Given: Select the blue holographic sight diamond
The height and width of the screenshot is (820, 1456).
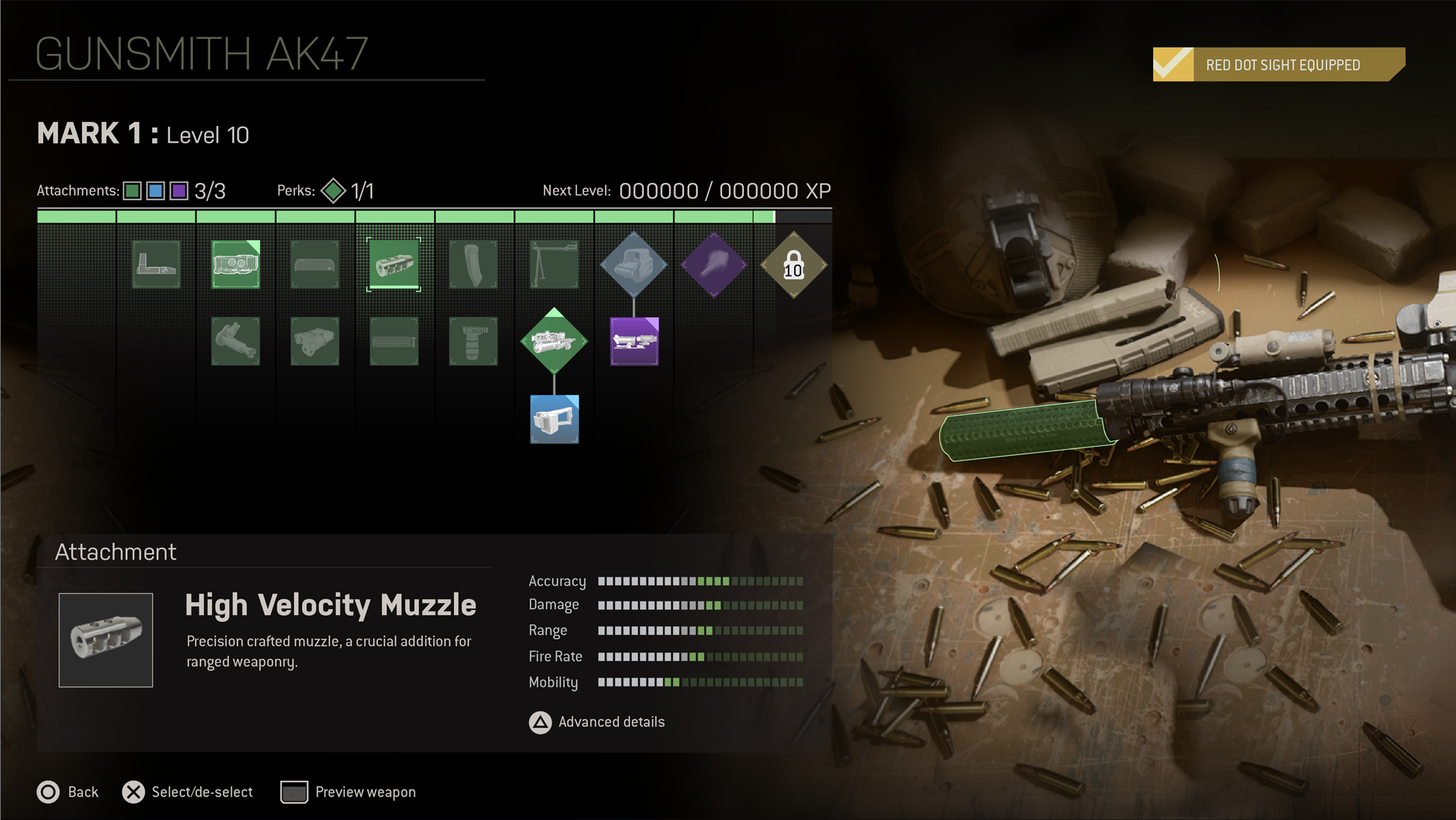Looking at the screenshot, I should [x=633, y=265].
